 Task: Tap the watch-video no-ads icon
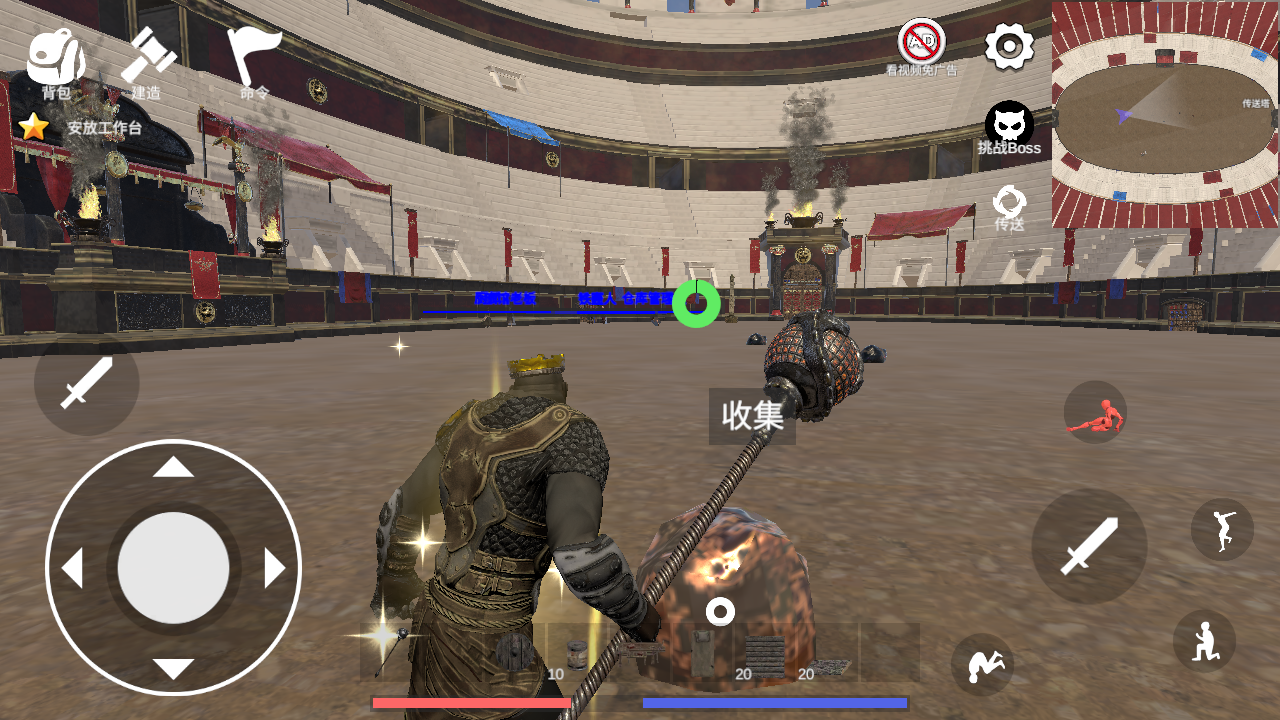(921, 45)
